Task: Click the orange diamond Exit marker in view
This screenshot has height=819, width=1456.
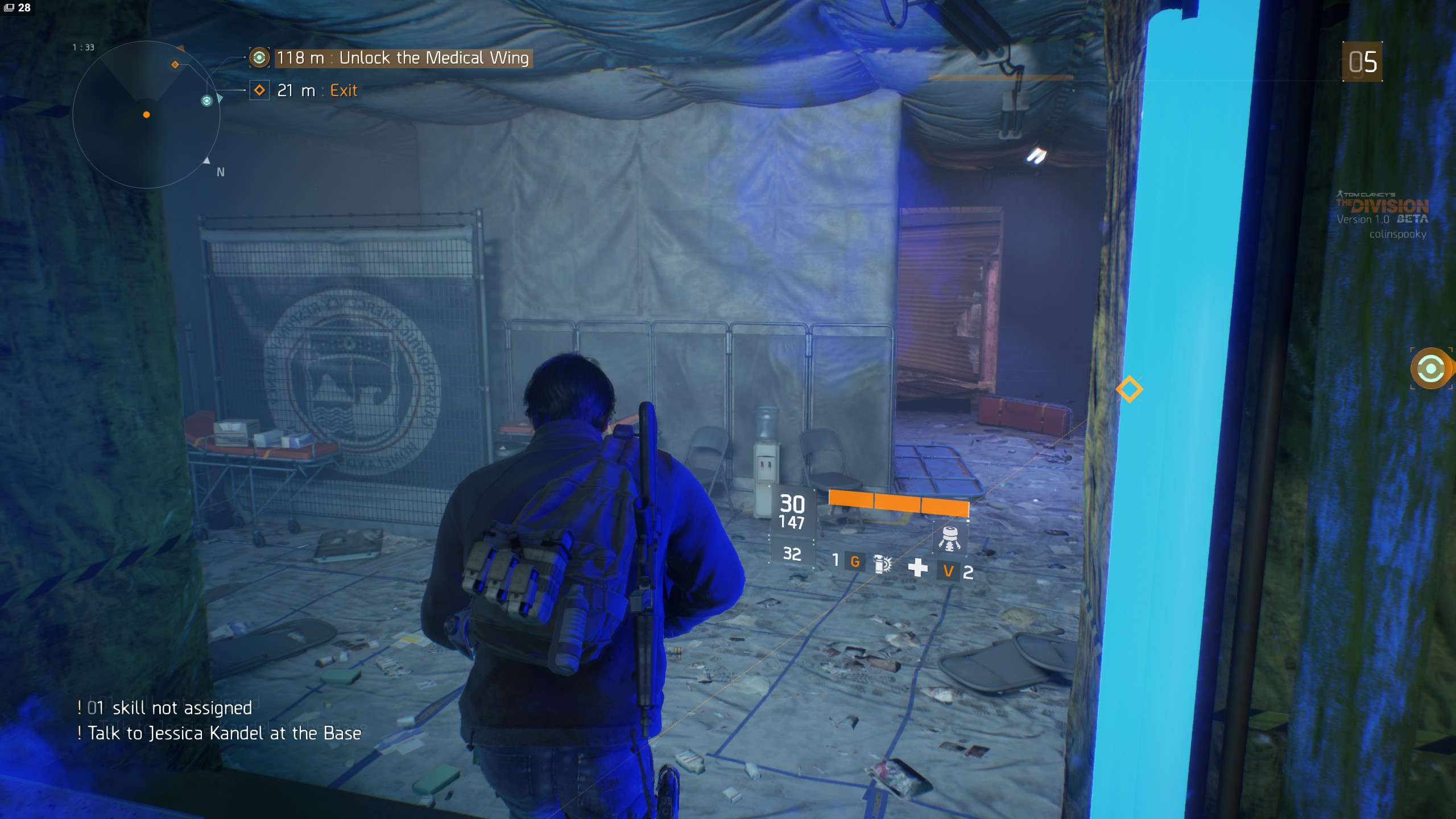Action: [1129, 390]
